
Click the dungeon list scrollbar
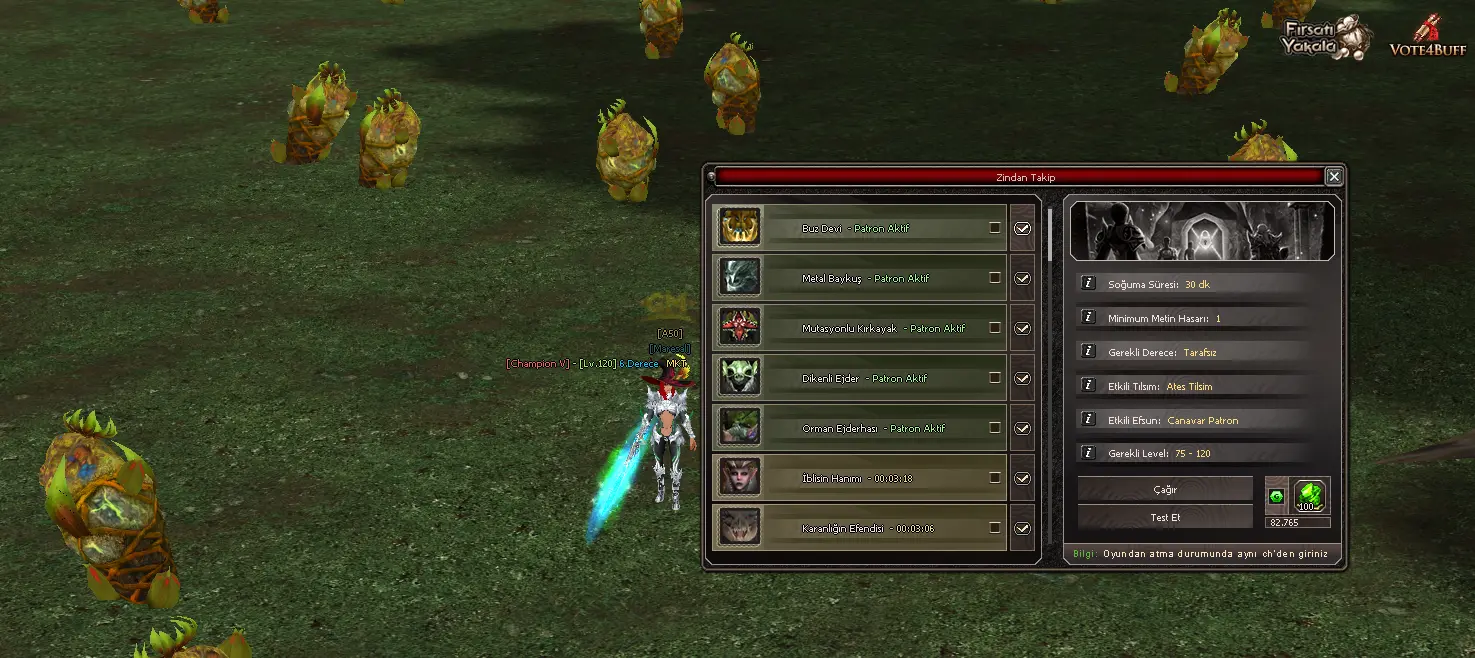1049,235
